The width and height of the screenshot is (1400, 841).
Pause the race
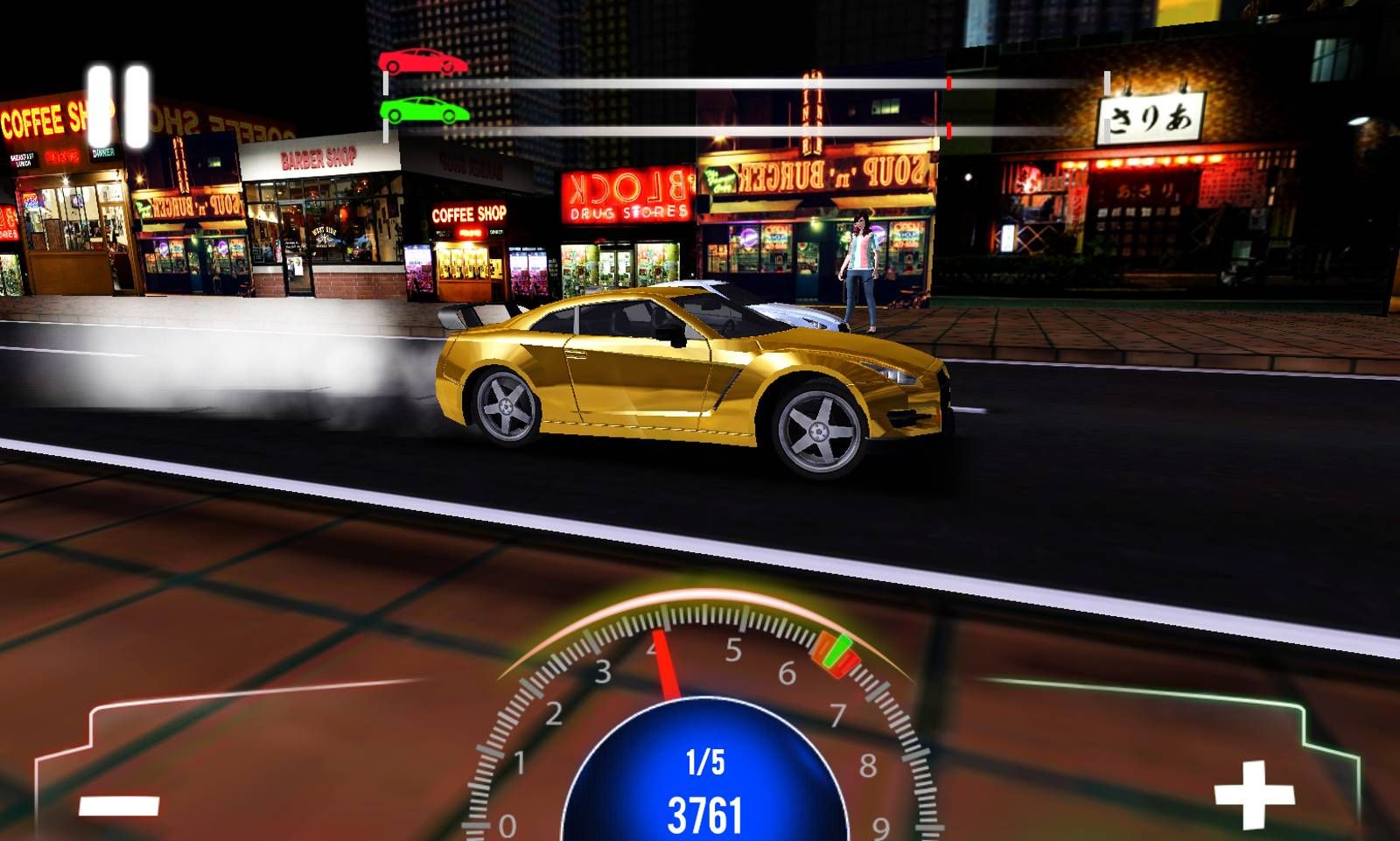pos(118,106)
